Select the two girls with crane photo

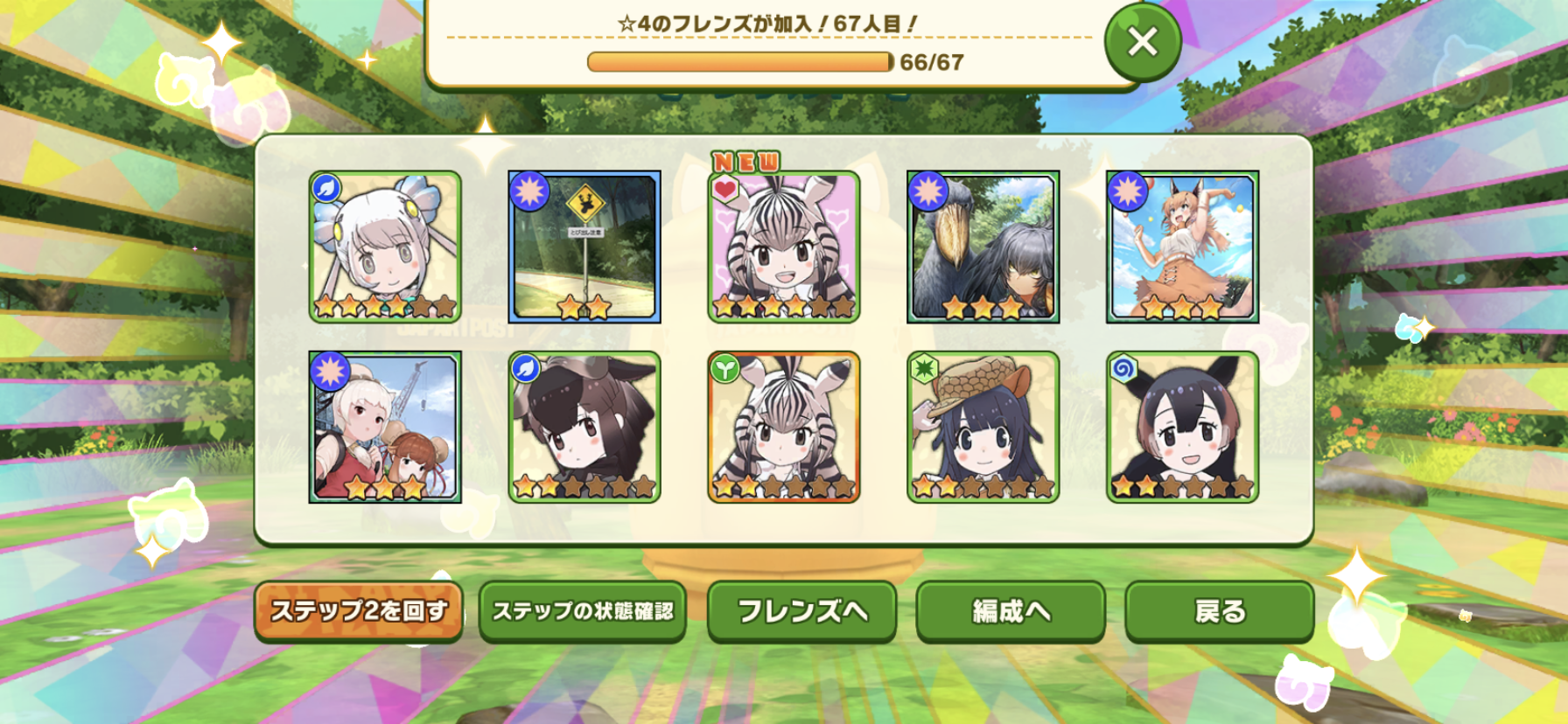[385, 428]
